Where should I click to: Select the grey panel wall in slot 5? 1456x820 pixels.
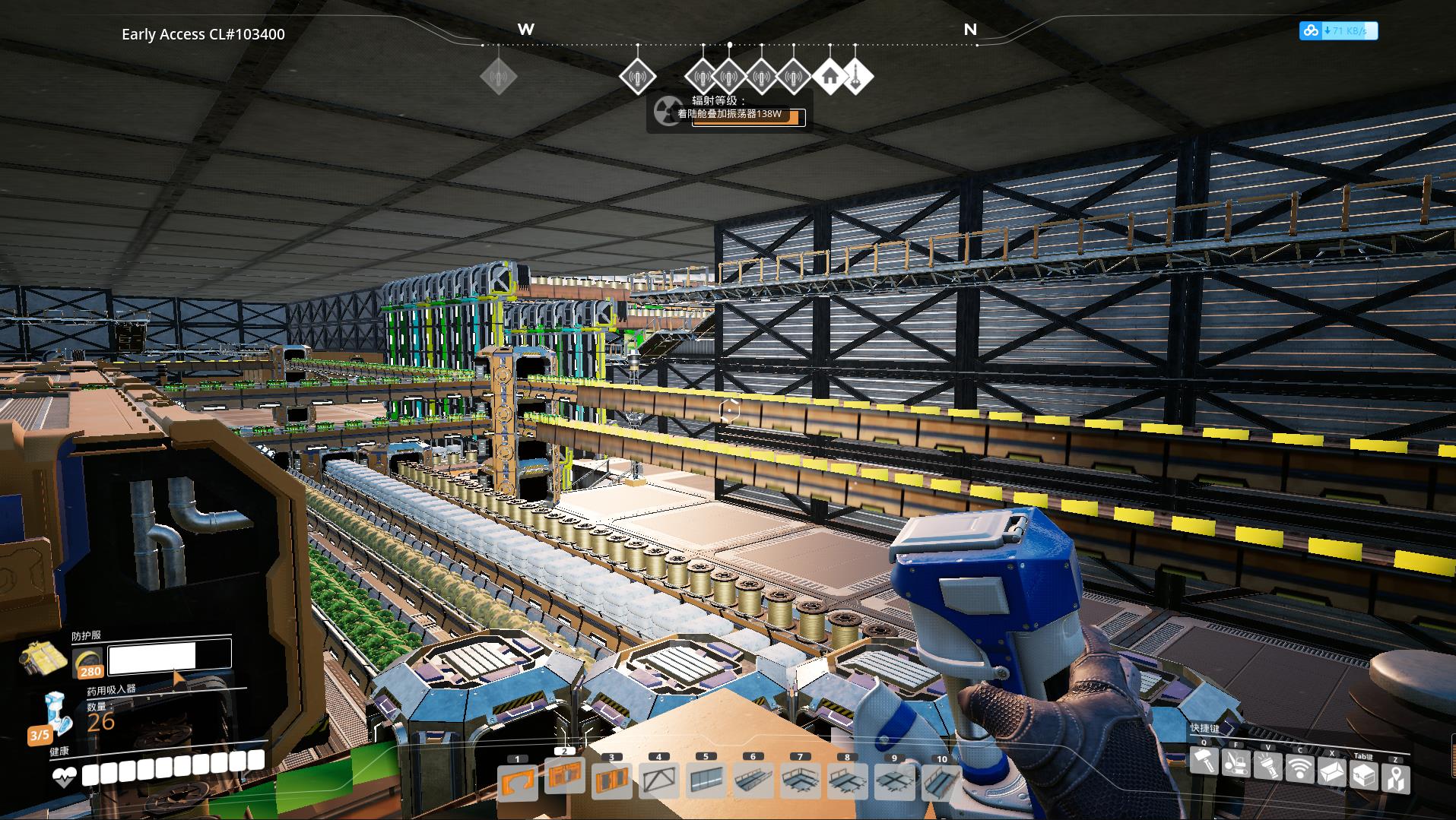706,781
